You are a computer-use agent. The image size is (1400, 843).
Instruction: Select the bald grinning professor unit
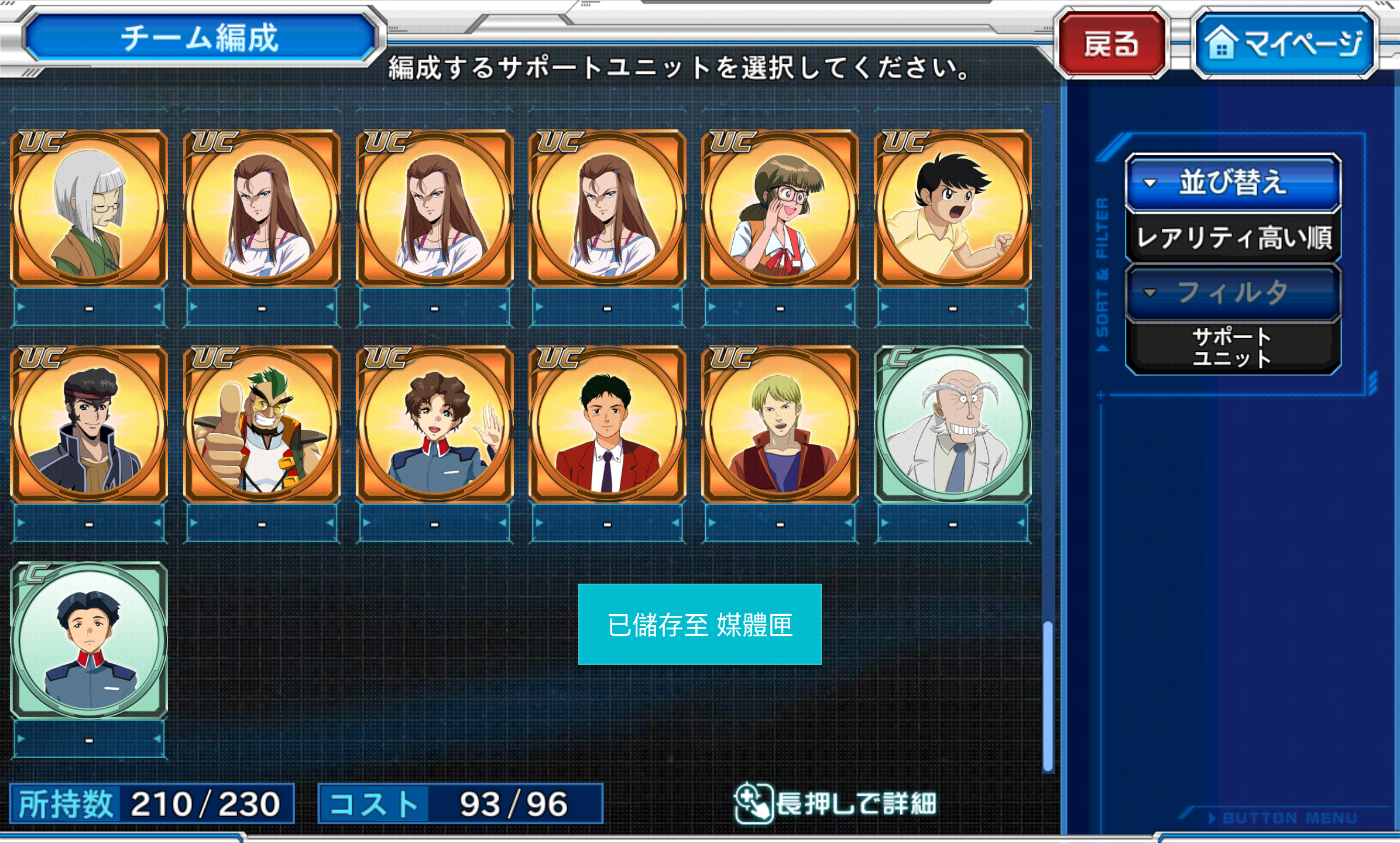[x=952, y=424]
